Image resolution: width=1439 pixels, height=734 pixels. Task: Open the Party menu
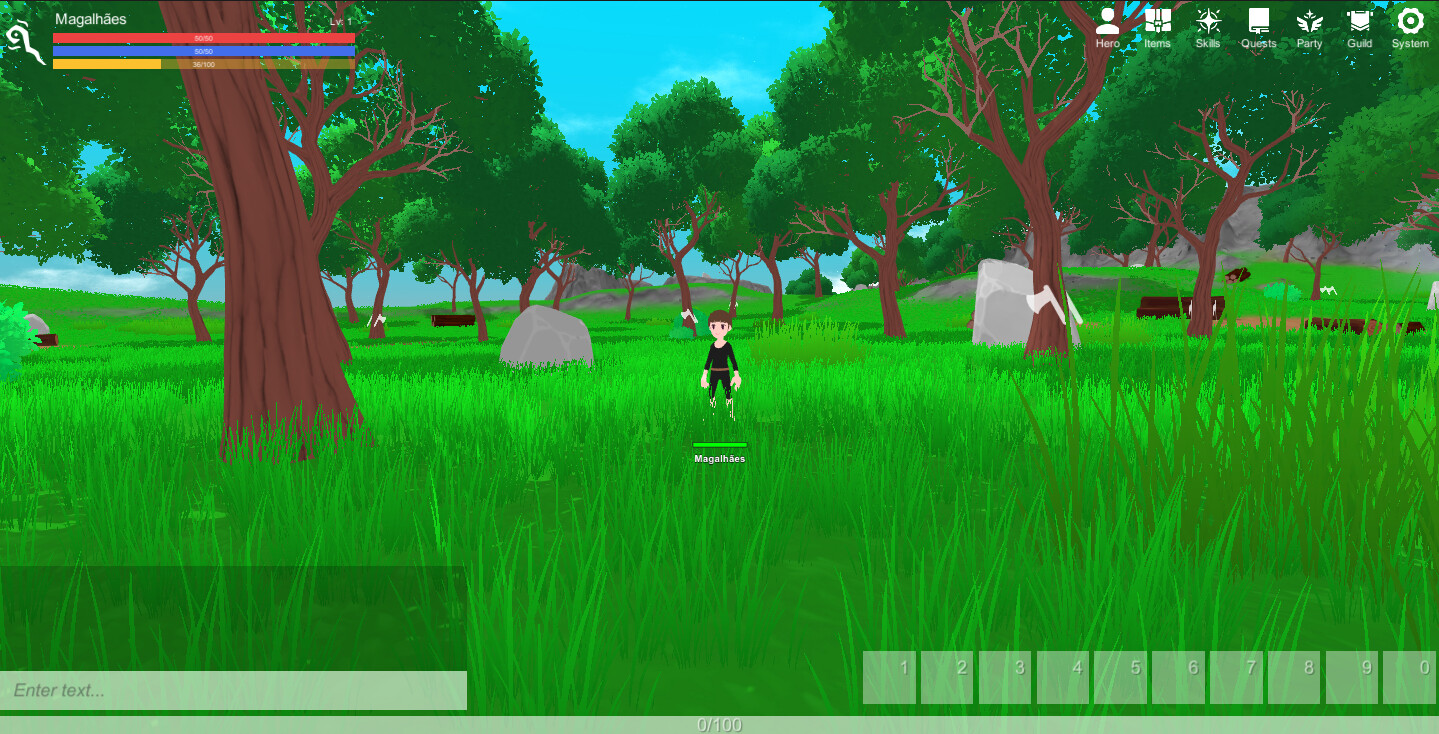click(1309, 24)
